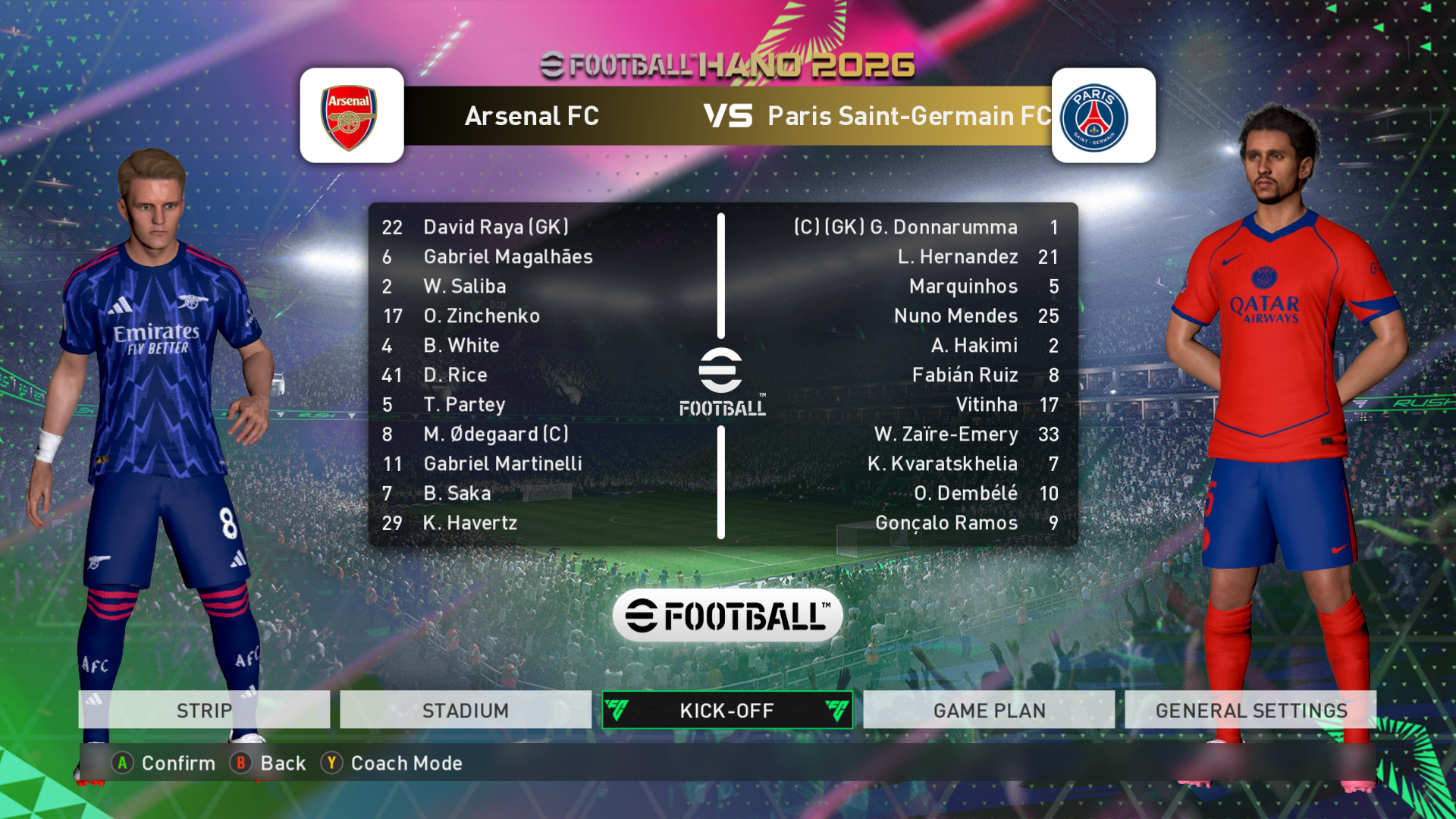Open the Strip selection menu
The height and width of the screenshot is (819, 1456).
click(x=204, y=710)
